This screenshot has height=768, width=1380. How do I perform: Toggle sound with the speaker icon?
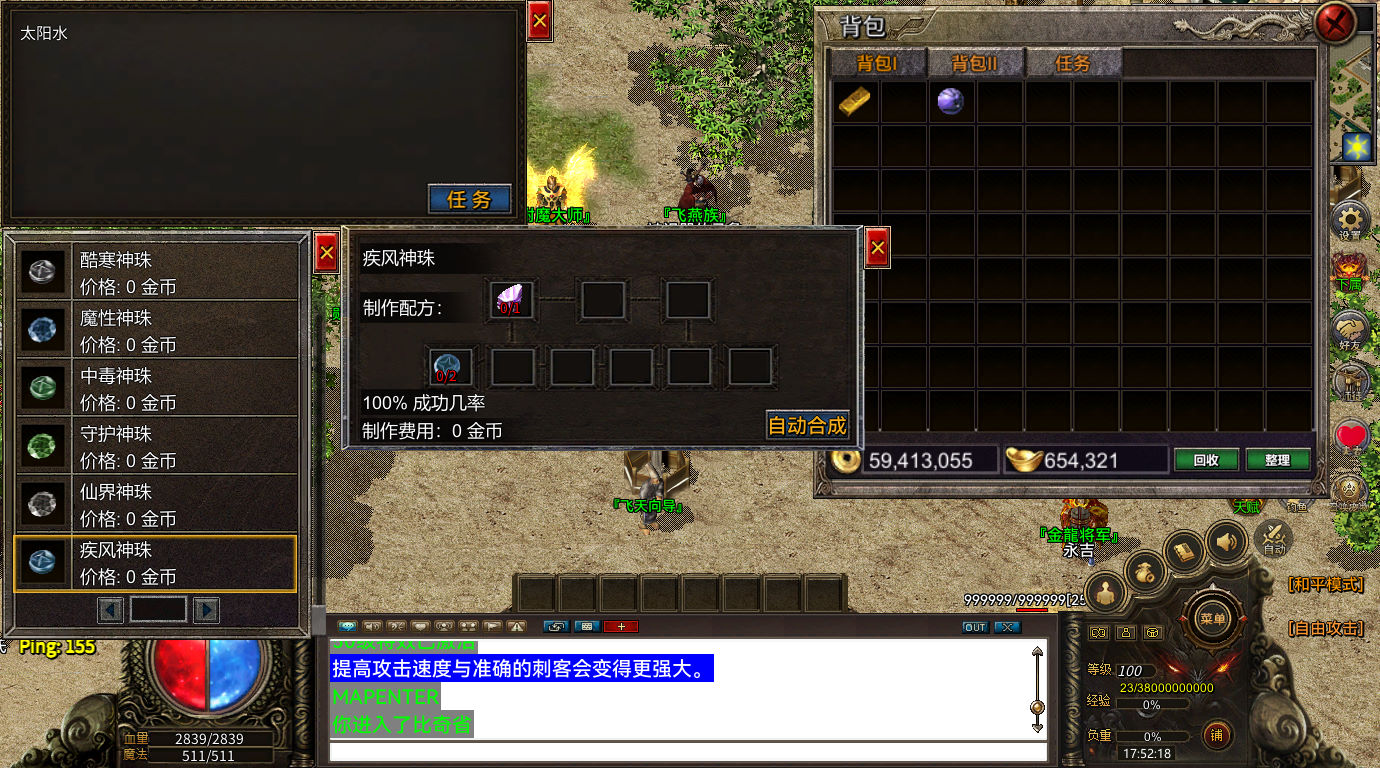pyautogui.click(x=1226, y=542)
